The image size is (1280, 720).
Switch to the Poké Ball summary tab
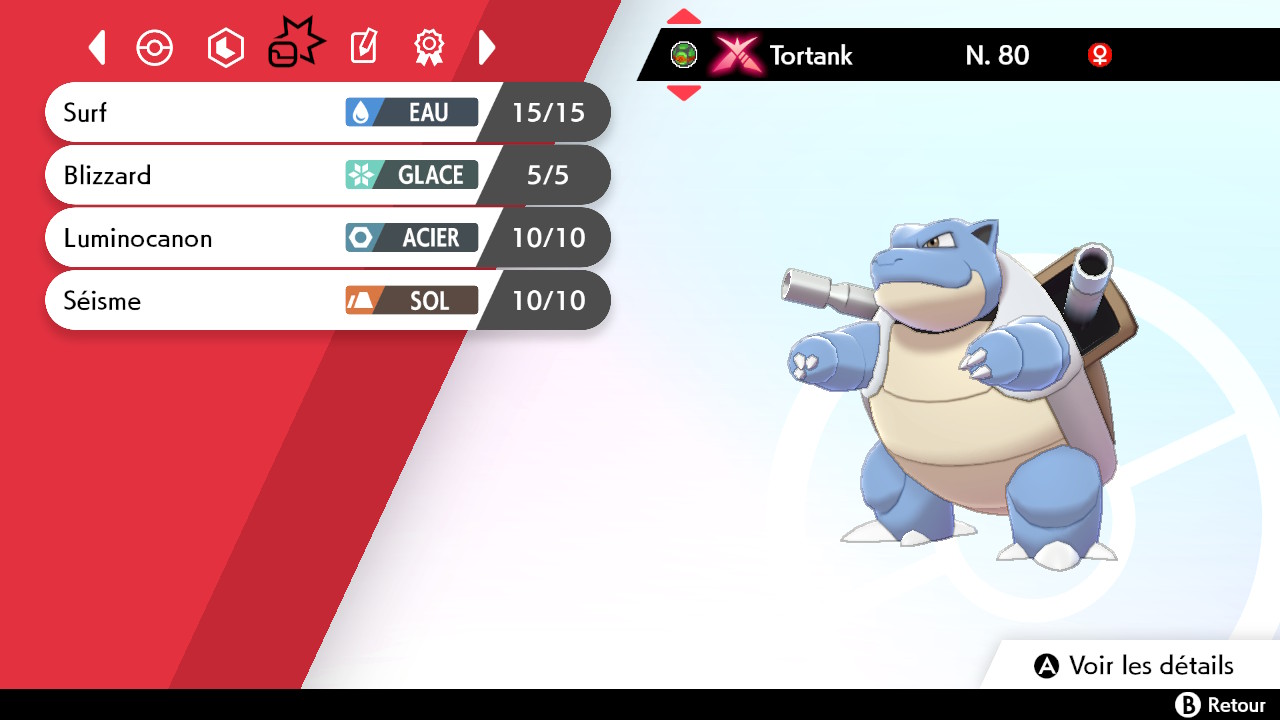coord(155,48)
